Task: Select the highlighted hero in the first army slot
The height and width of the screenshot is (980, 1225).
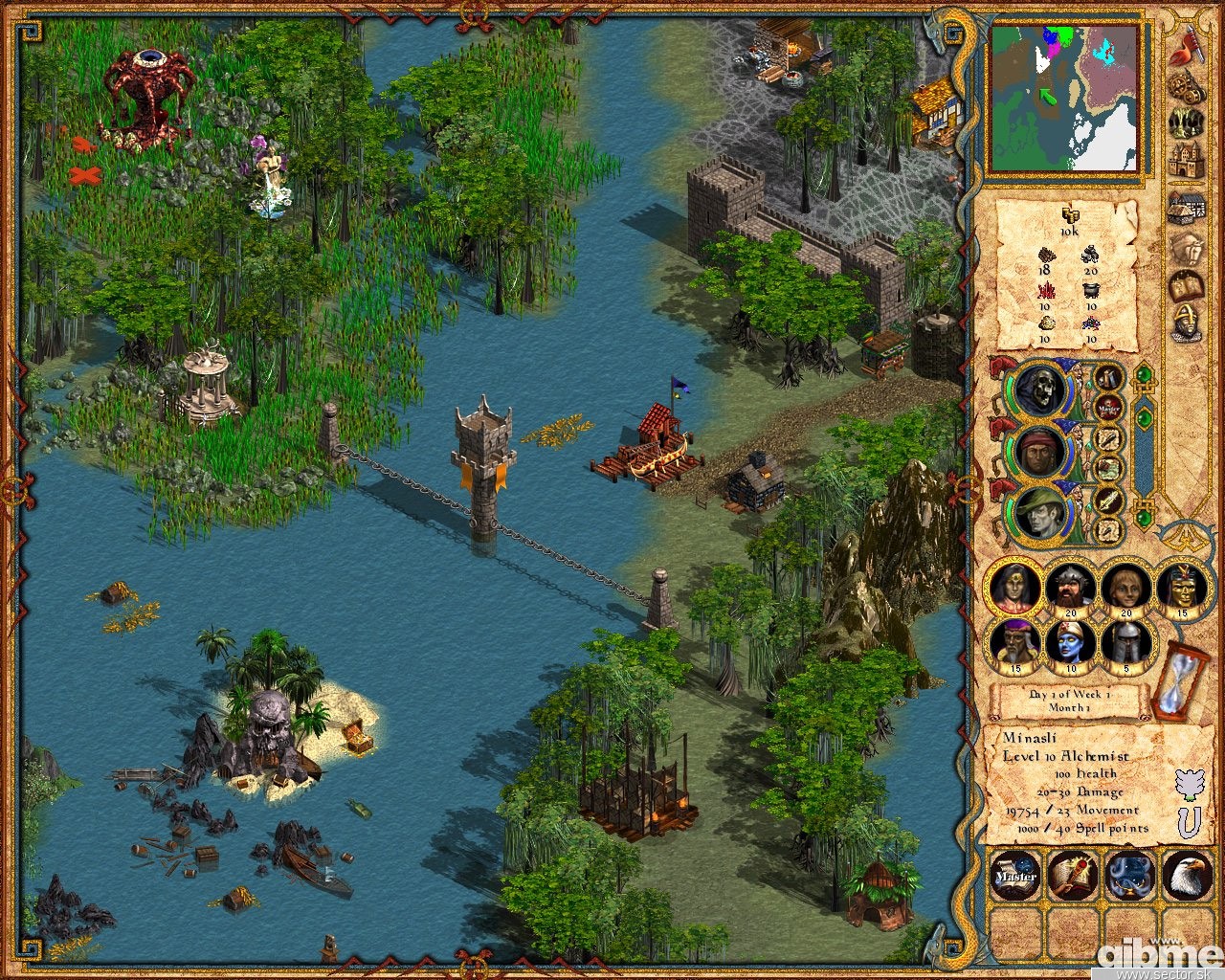Action: coord(1015,587)
